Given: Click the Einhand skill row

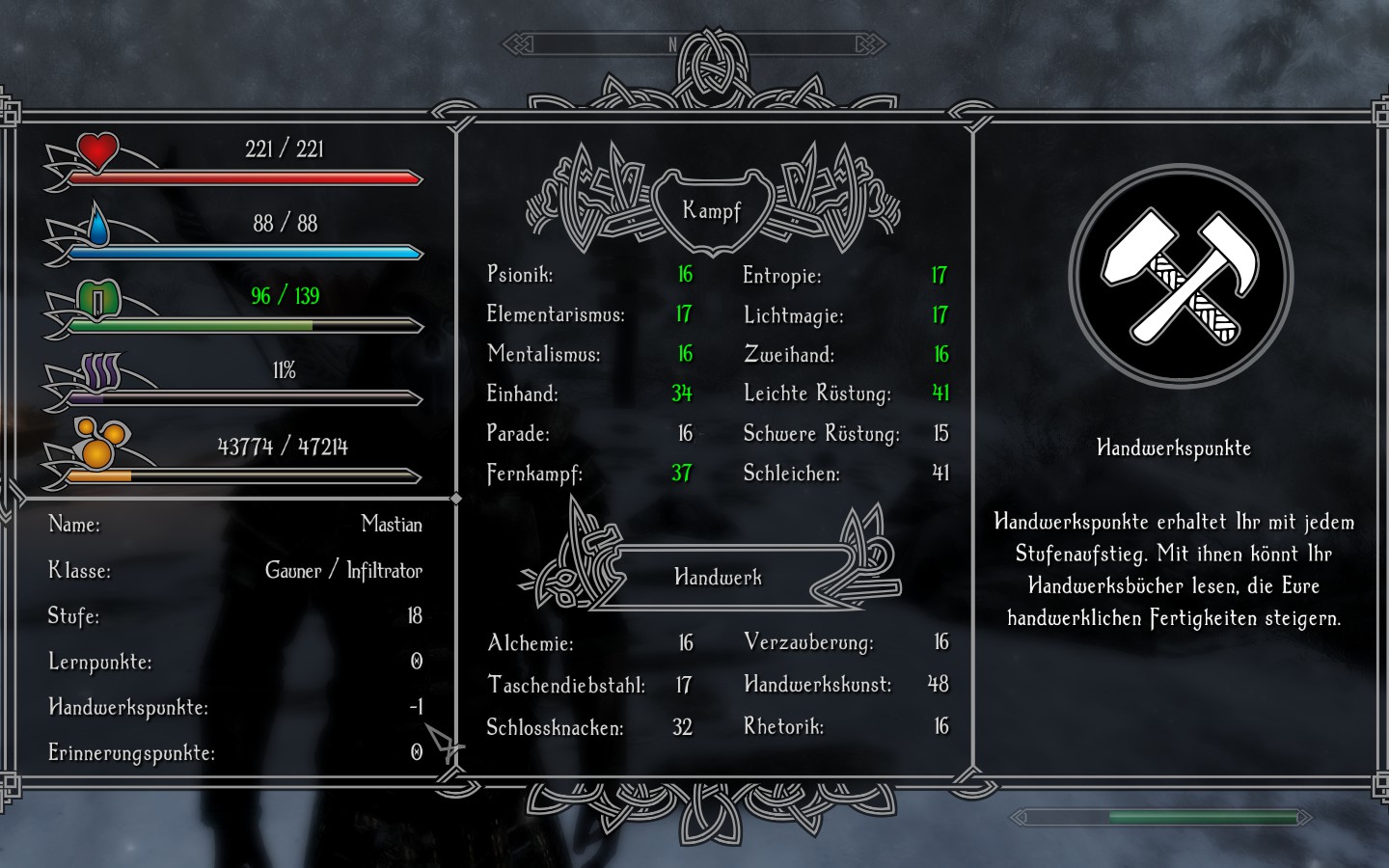Looking at the screenshot, I should click(523, 393).
